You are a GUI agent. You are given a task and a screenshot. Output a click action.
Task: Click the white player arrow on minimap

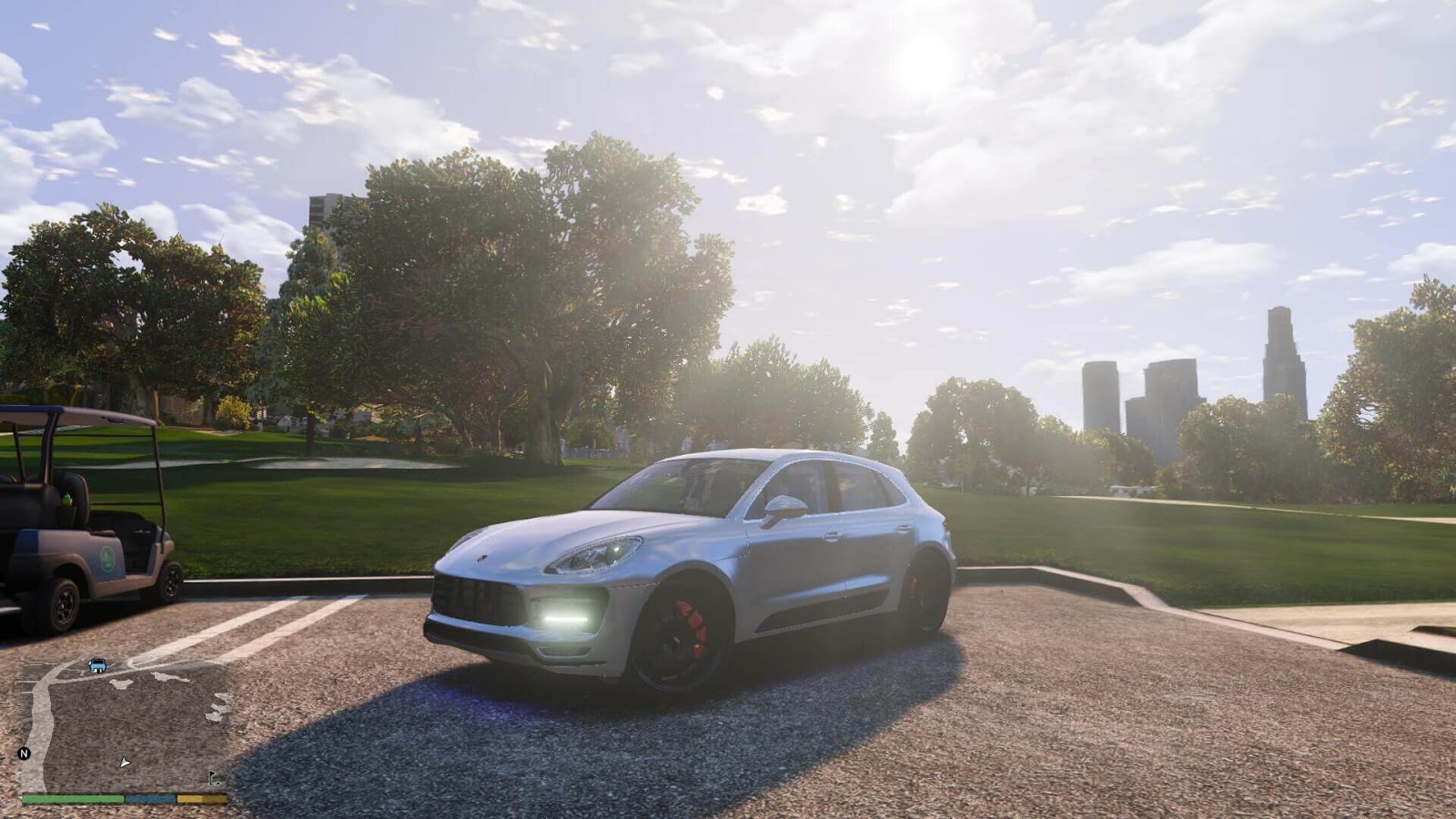[x=125, y=763]
